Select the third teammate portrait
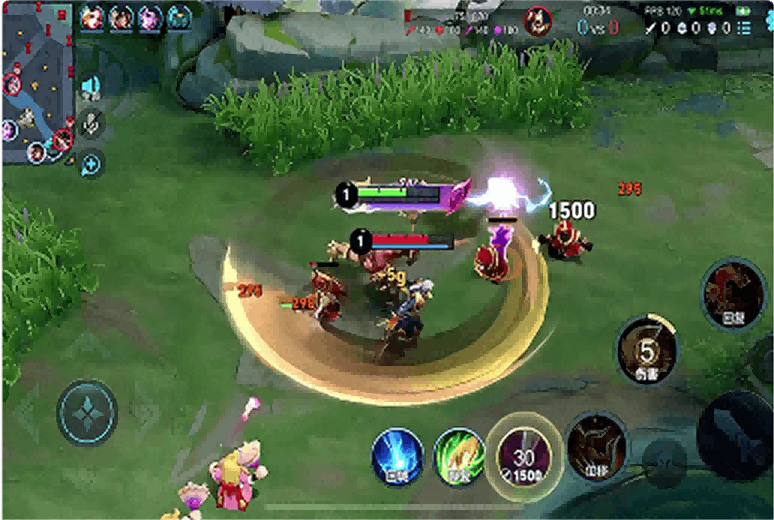 click(x=150, y=17)
